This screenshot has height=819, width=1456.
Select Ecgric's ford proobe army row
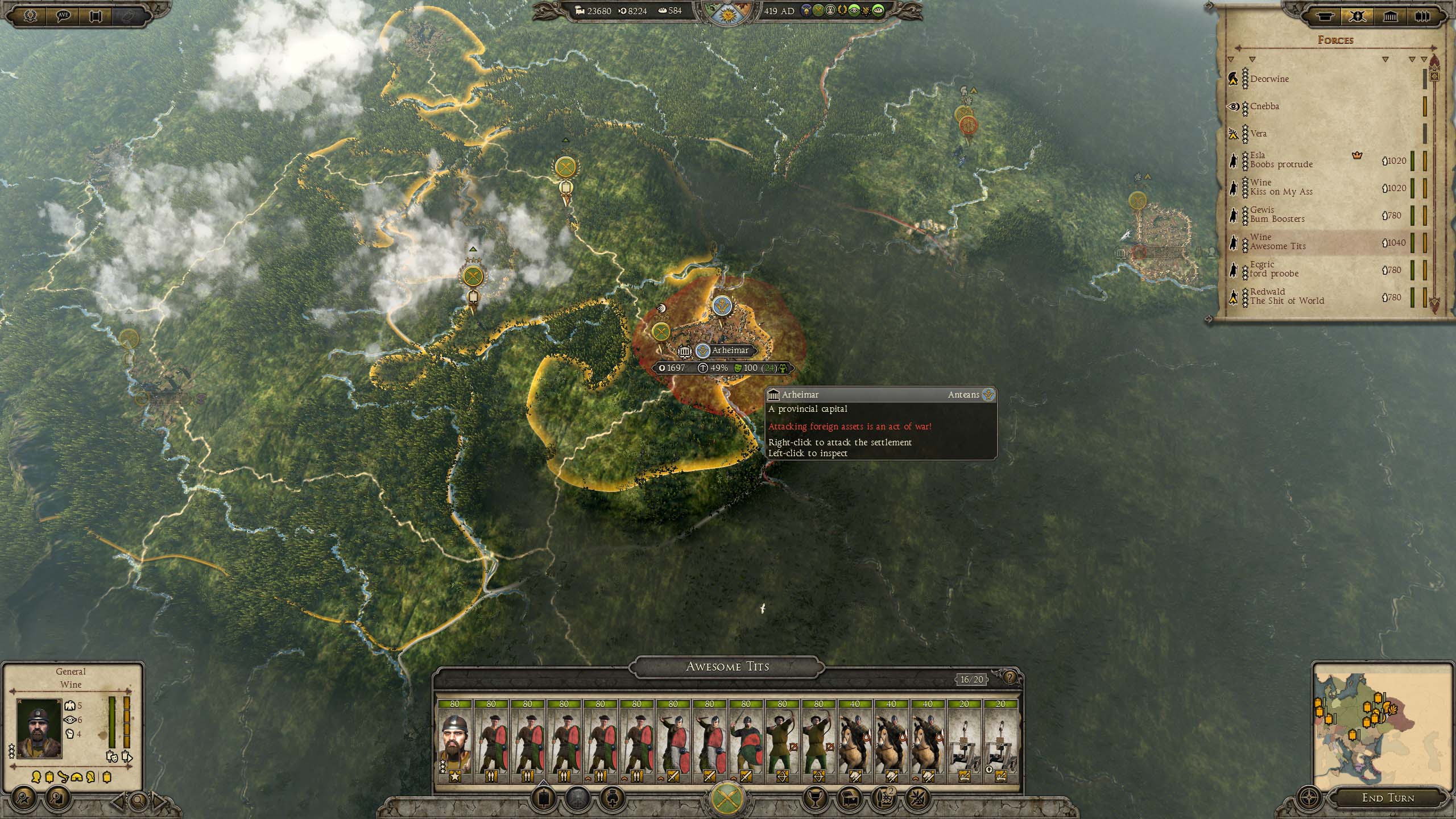coord(1274,269)
